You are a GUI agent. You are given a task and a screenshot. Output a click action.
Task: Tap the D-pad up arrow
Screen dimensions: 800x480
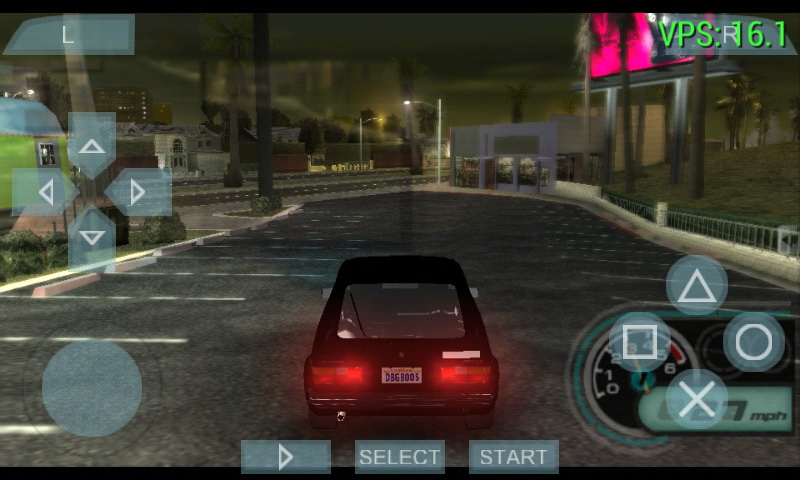pos(92,146)
